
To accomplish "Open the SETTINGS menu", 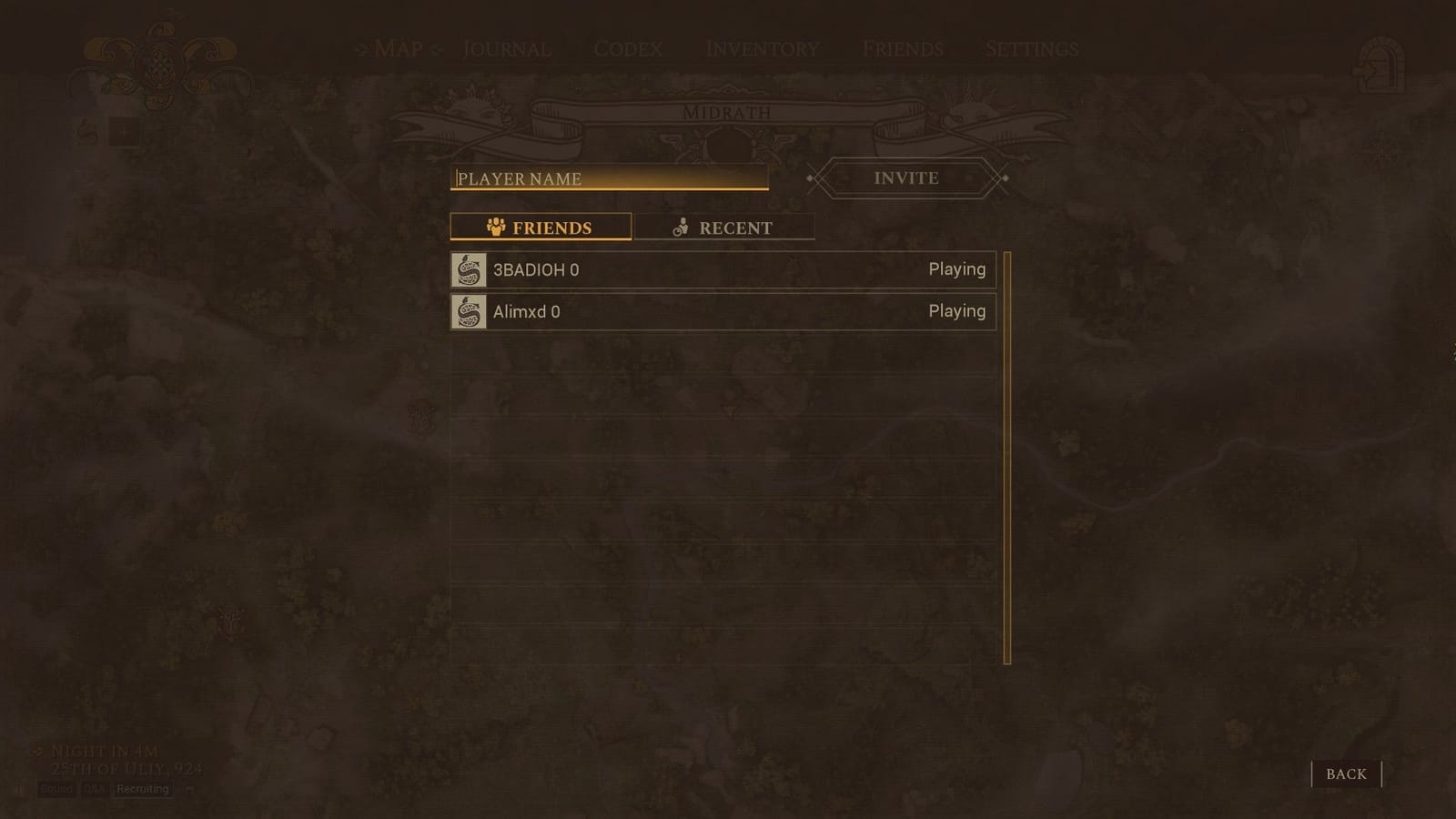I will coord(1031,49).
